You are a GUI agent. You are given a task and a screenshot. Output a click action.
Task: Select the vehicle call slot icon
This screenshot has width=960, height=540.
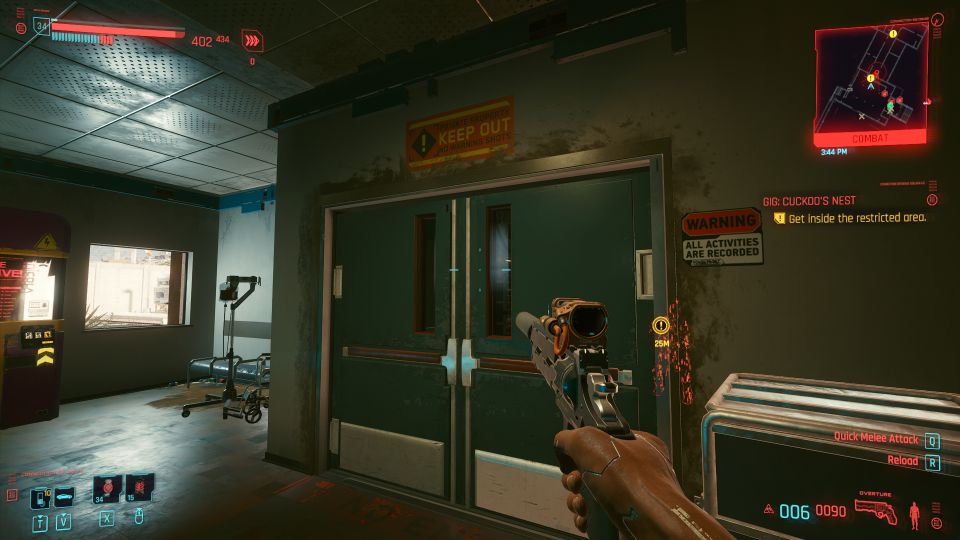coord(64,495)
